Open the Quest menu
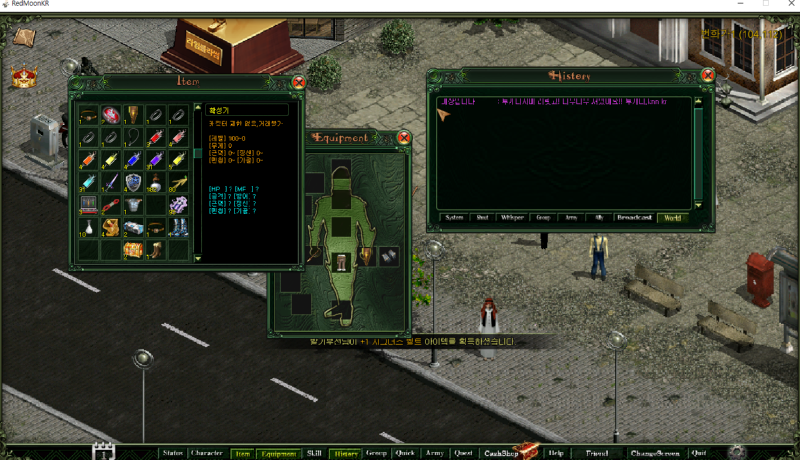This screenshot has height=460, width=800. coord(463,453)
